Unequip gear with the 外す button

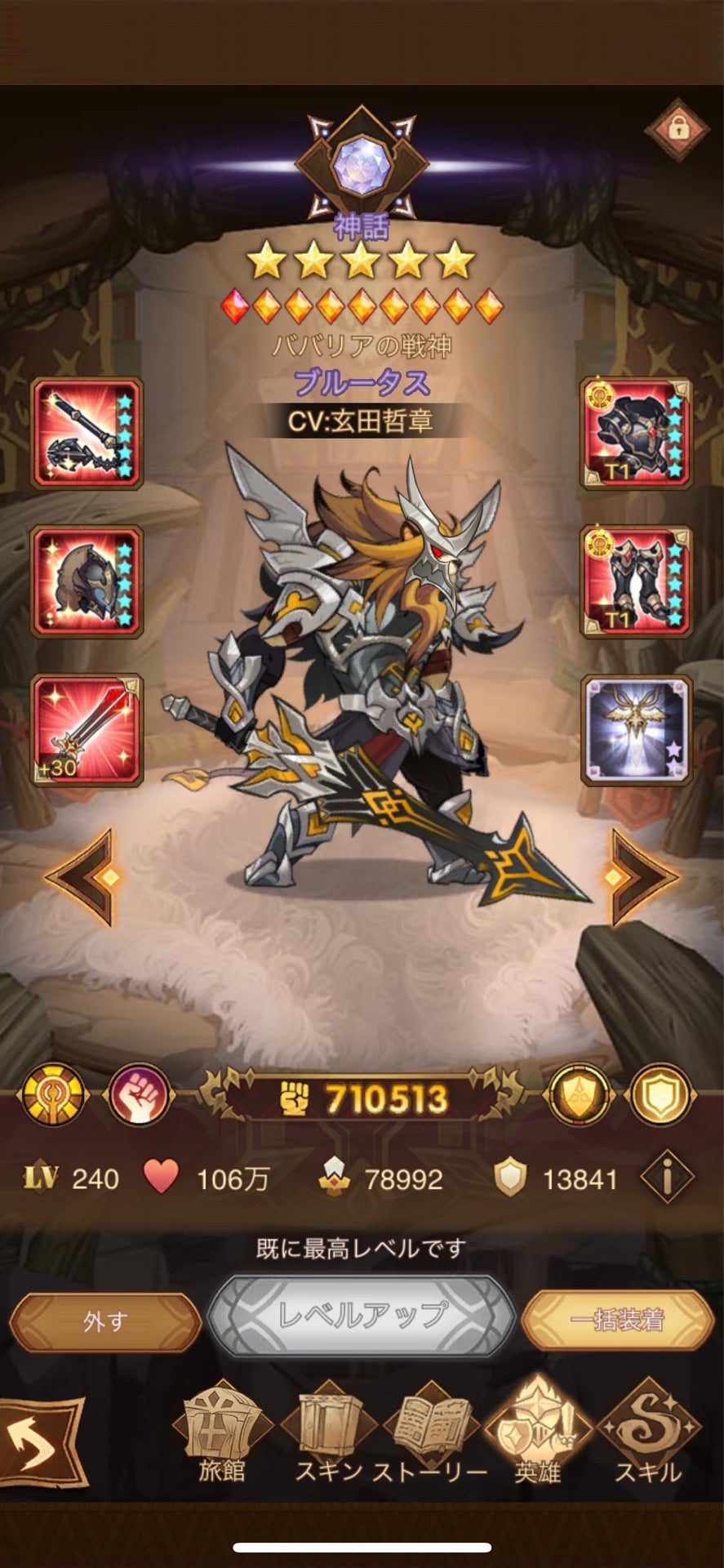click(104, 1321)
